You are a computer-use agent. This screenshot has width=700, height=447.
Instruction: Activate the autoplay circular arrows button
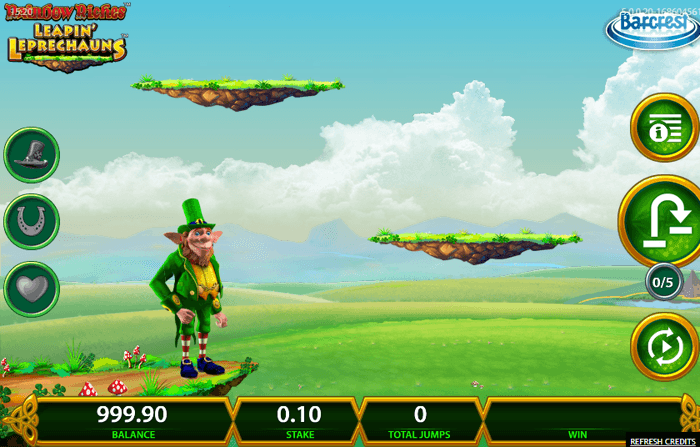(664, 347)
